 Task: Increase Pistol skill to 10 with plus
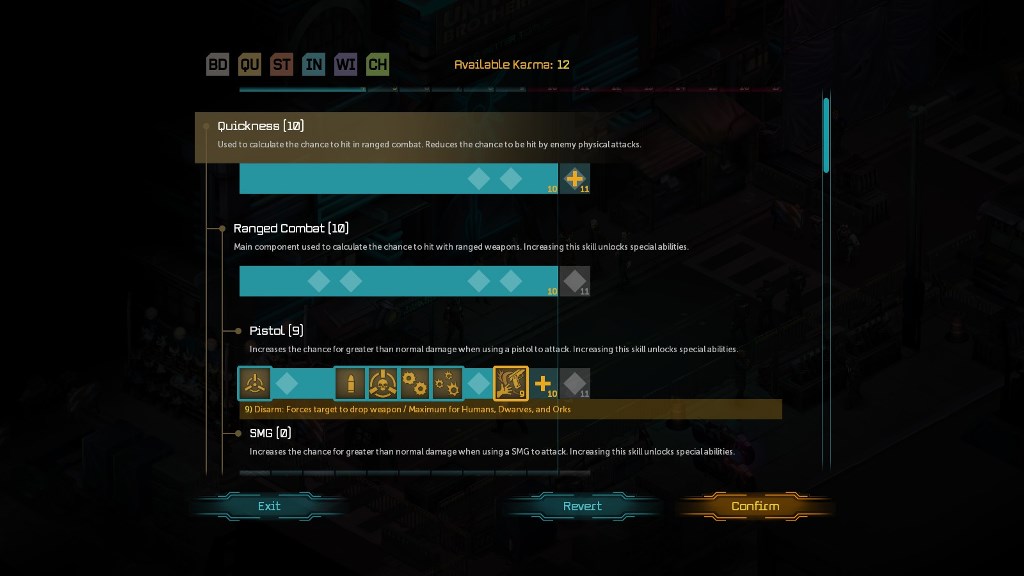coord(543,383)
